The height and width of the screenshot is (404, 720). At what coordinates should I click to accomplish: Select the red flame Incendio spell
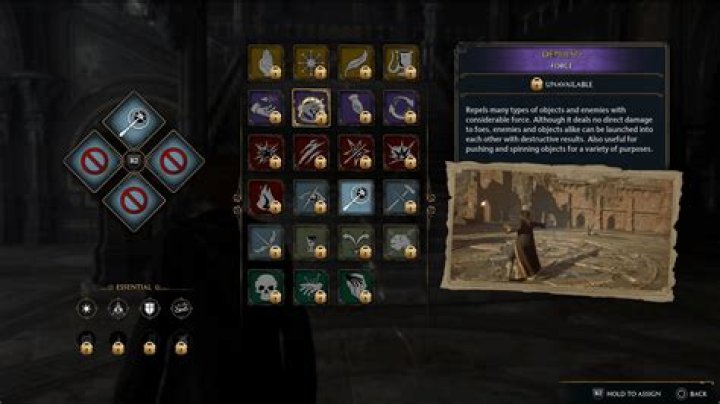point(265,196)
